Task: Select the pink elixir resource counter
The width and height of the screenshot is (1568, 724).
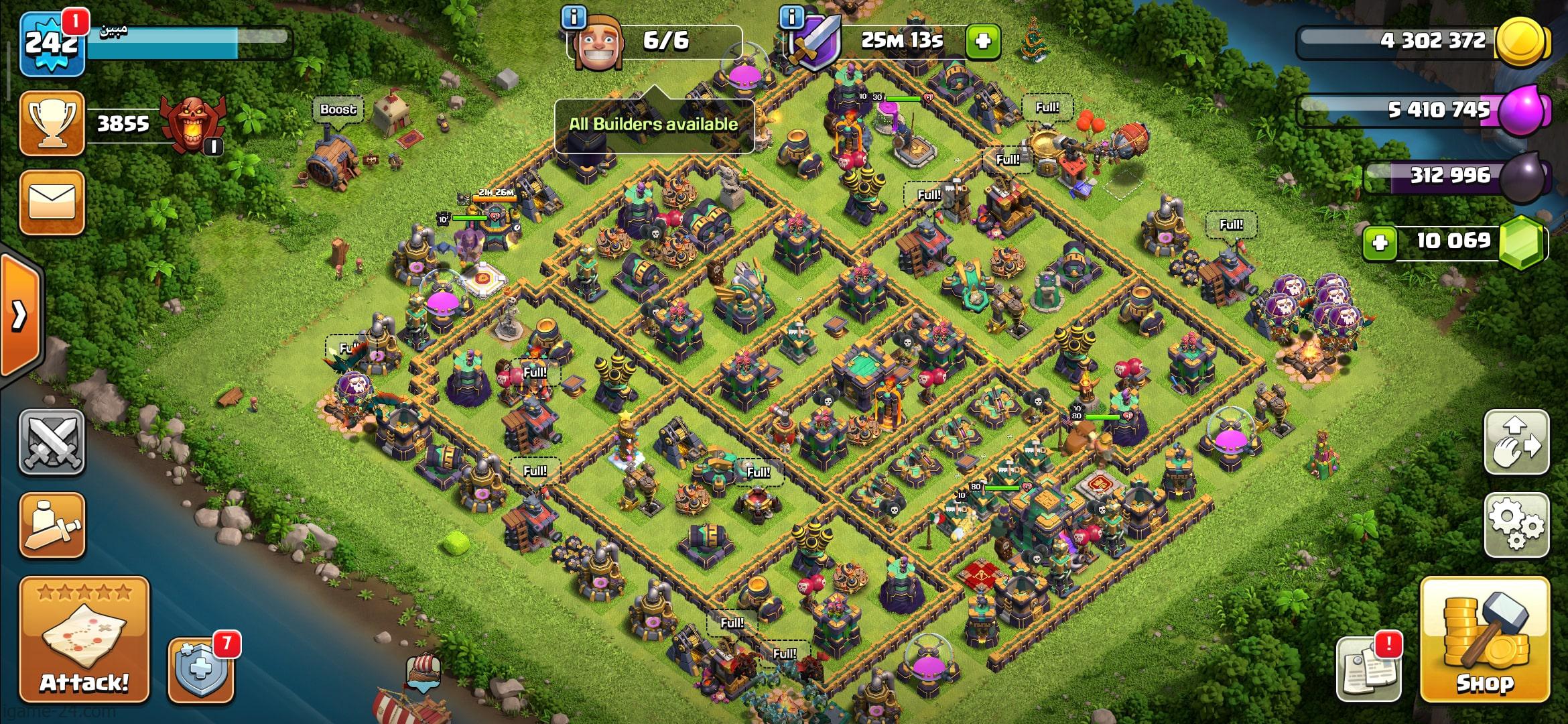Action: point(1427,110)
